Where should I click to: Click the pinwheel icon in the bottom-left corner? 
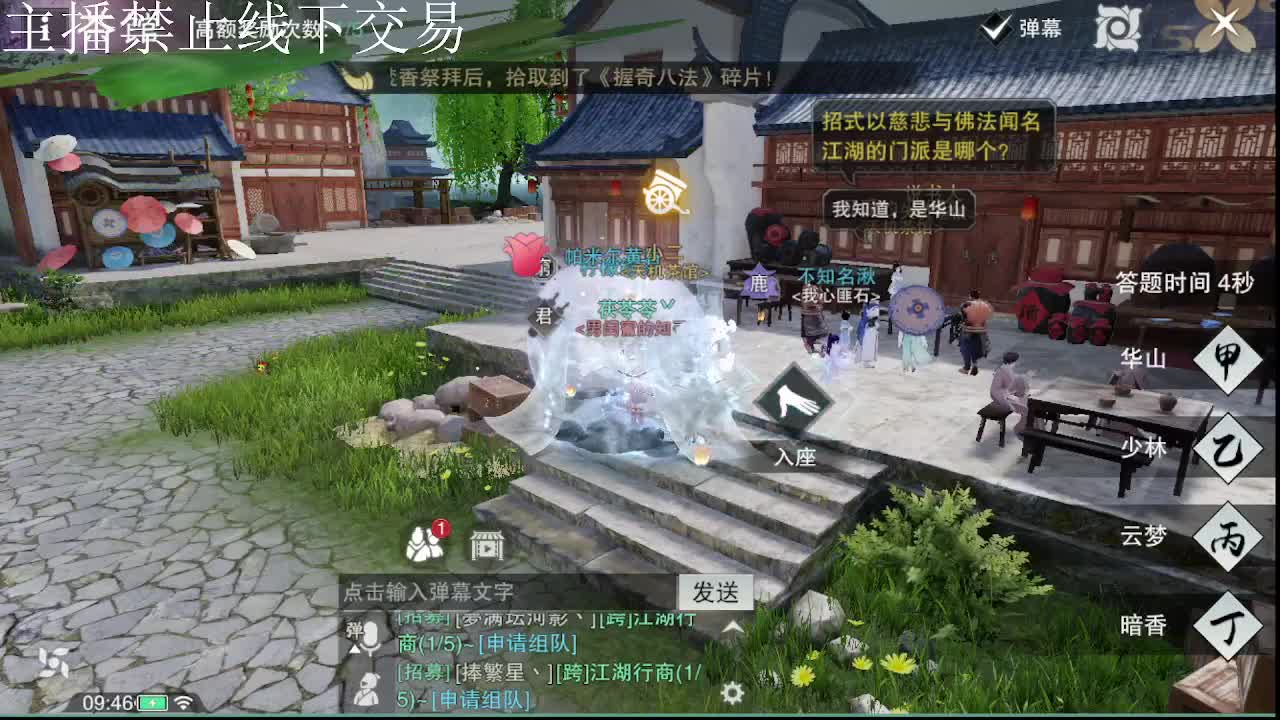(x=54, y=661)
